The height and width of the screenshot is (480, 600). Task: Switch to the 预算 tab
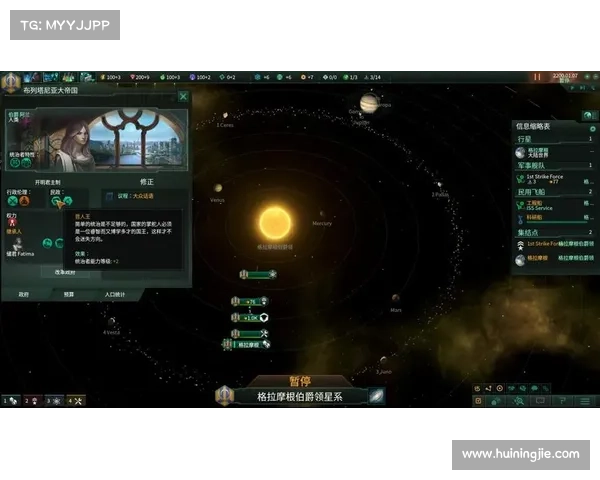pos(68,294)
